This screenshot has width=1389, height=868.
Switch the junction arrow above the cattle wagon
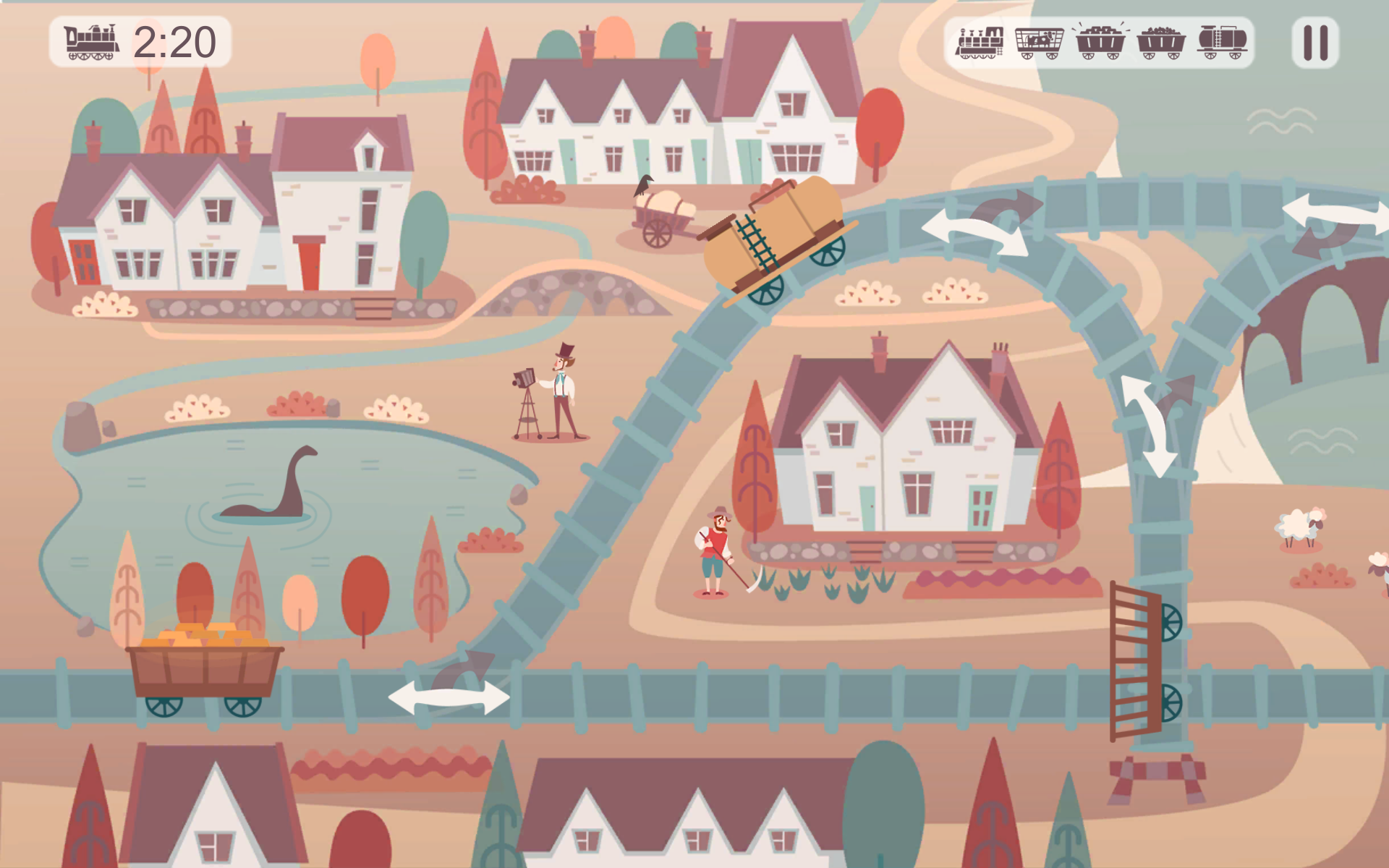tap(1152, 425)
